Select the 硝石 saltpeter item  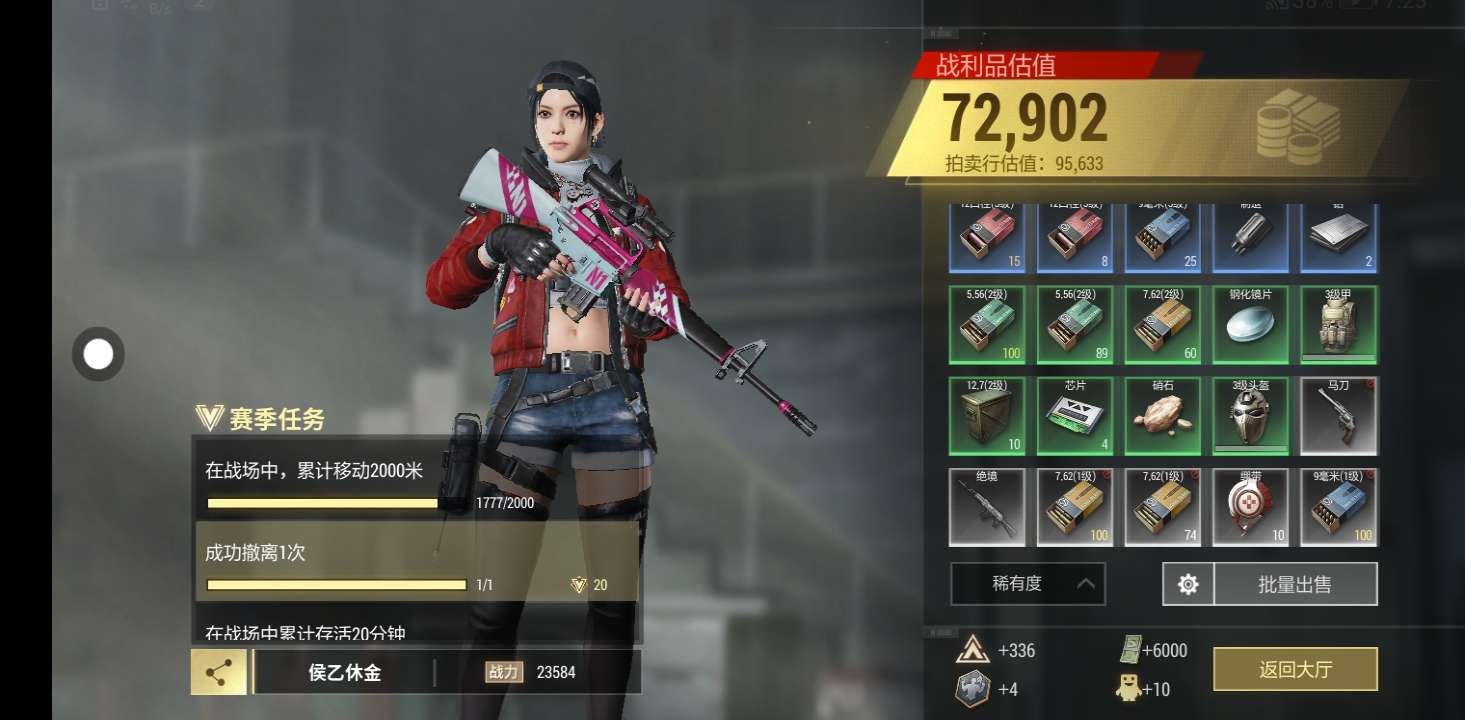pos(1162,415)
